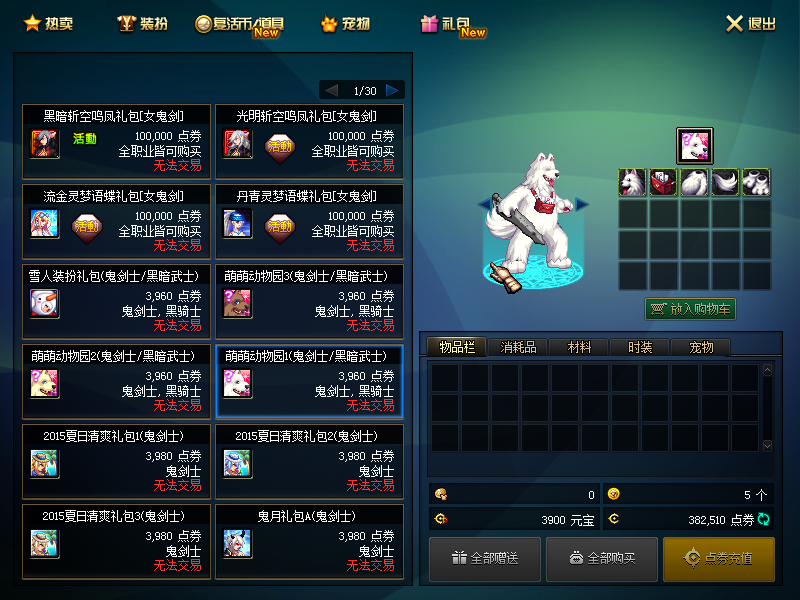
Task: Go to the next shop page arrow
Action: coord(394,90)
